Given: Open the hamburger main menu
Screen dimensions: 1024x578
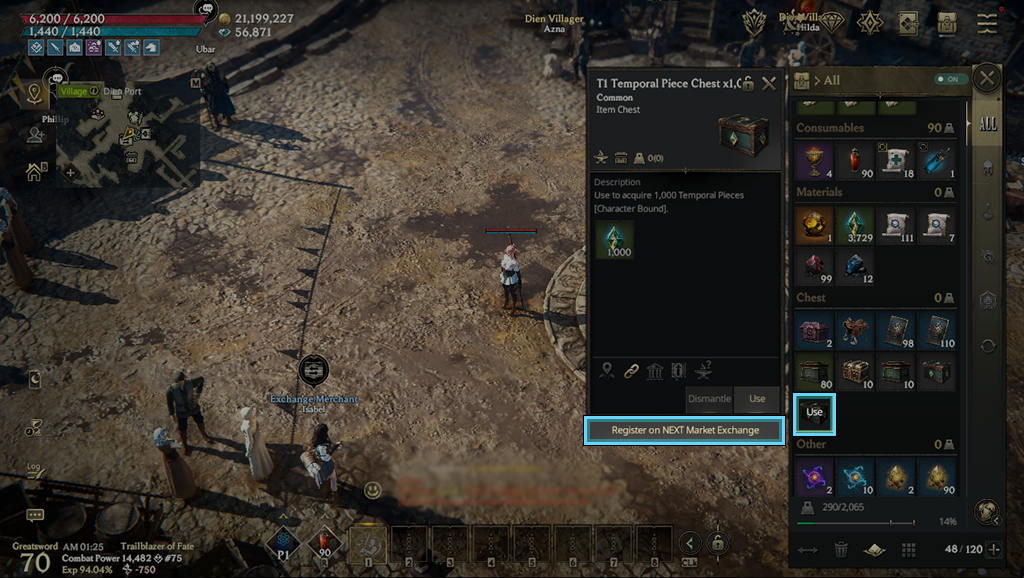Looking at the screenshot, I should pos(988,23).
